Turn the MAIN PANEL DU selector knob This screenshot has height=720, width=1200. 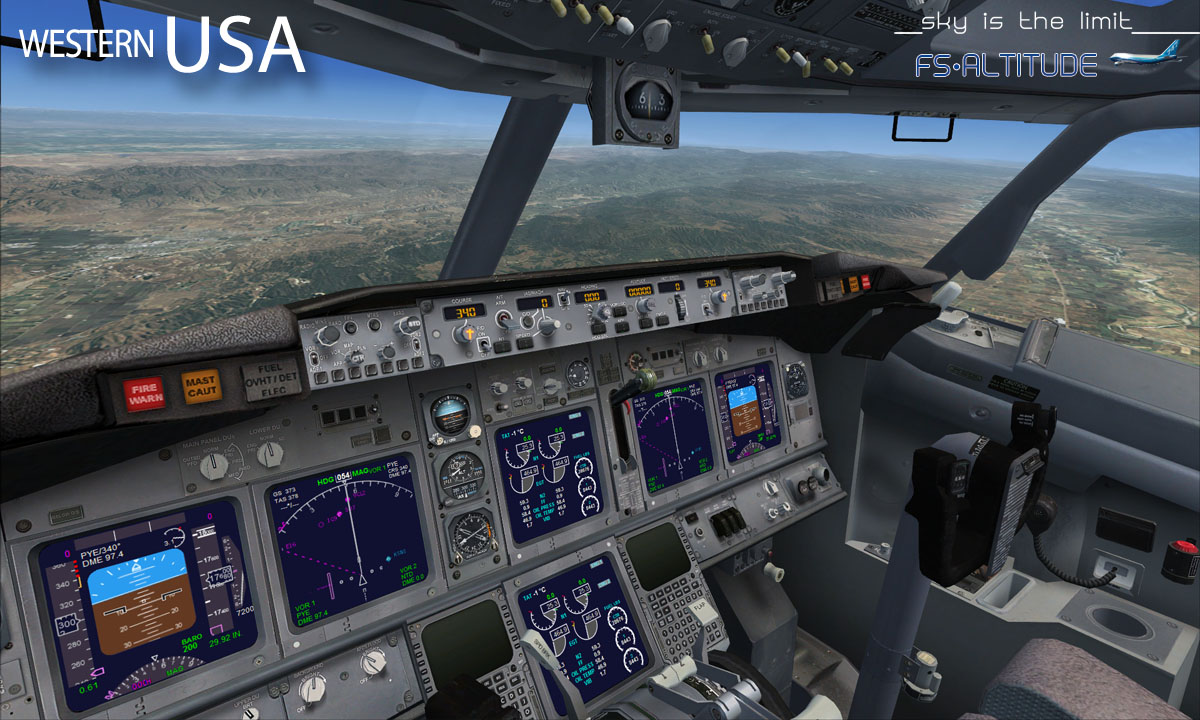(215, 464)
